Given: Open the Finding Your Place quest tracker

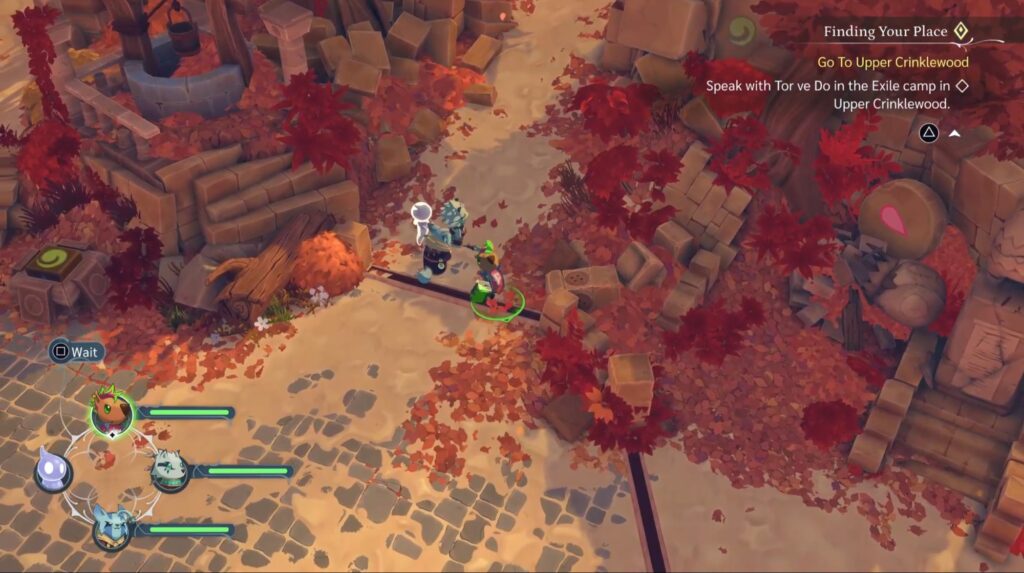Looking at the screenshot, I should click(885, 31).
